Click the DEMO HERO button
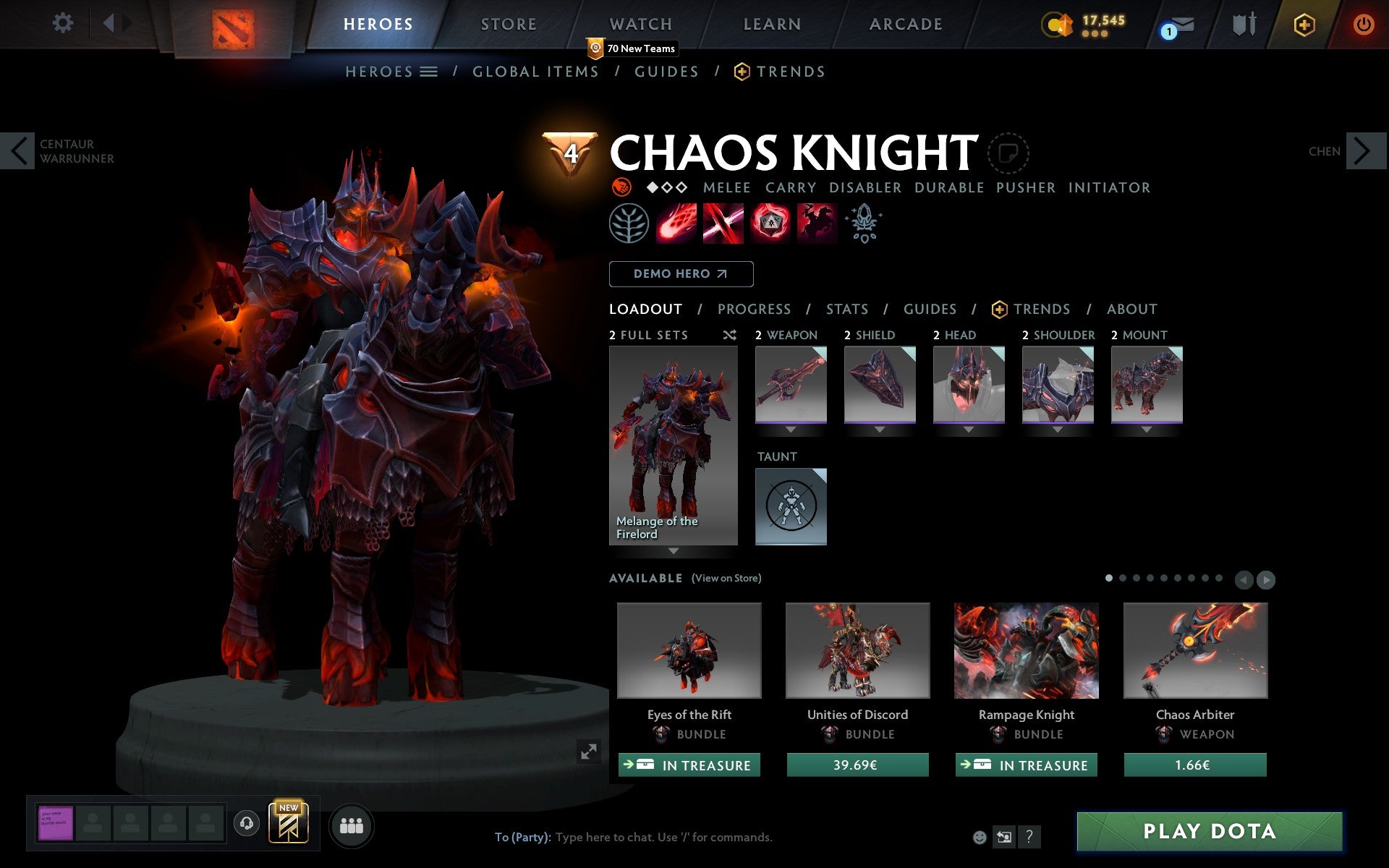The width and height of the screenshot is (1389, 868). tap(681, 274)
